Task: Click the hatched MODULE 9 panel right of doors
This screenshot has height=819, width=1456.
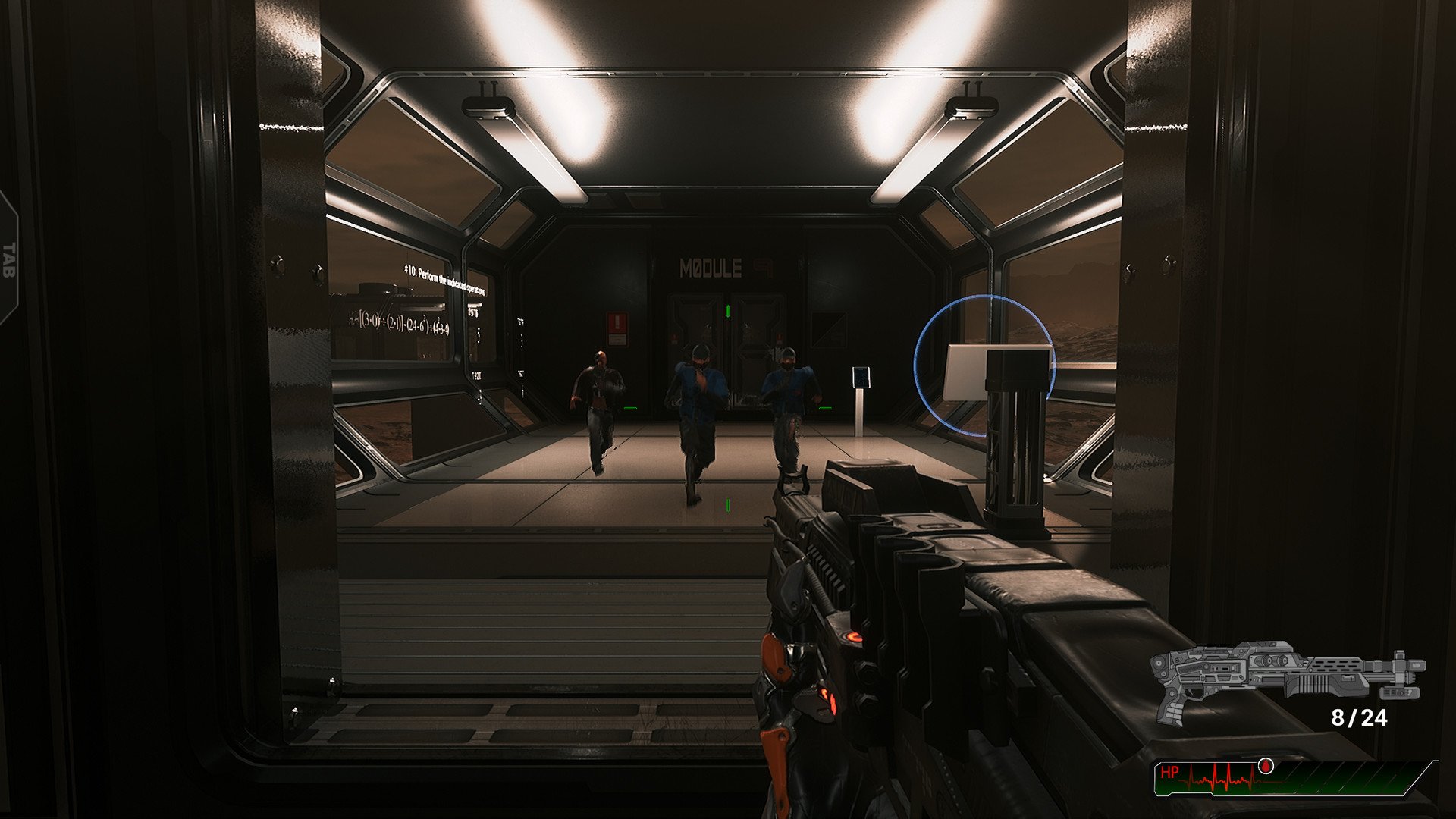Action: click(830, 328)
